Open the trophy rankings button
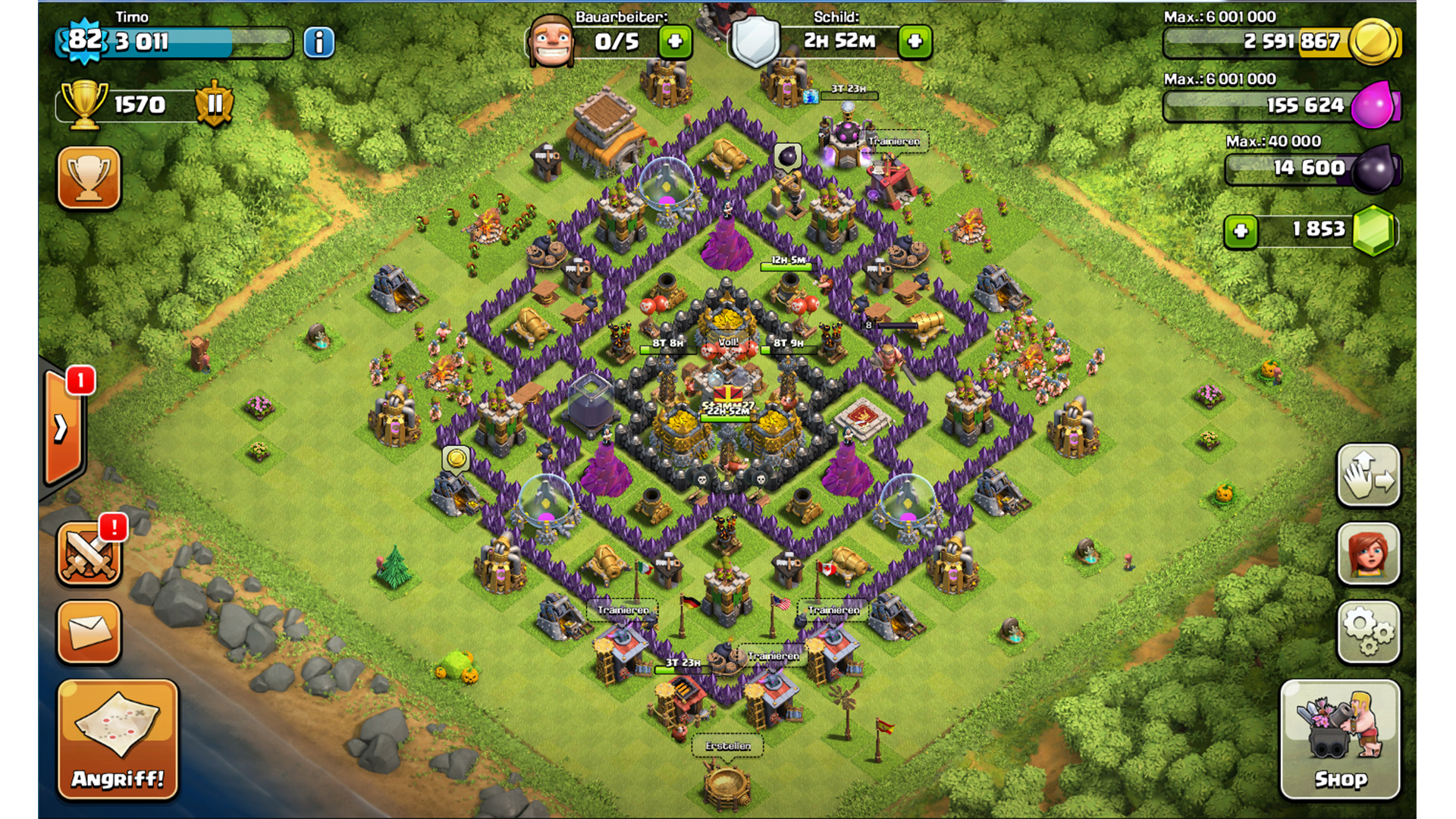Image resolution: width=1456 pixels, height=819 pixels. tap(89, 177)
